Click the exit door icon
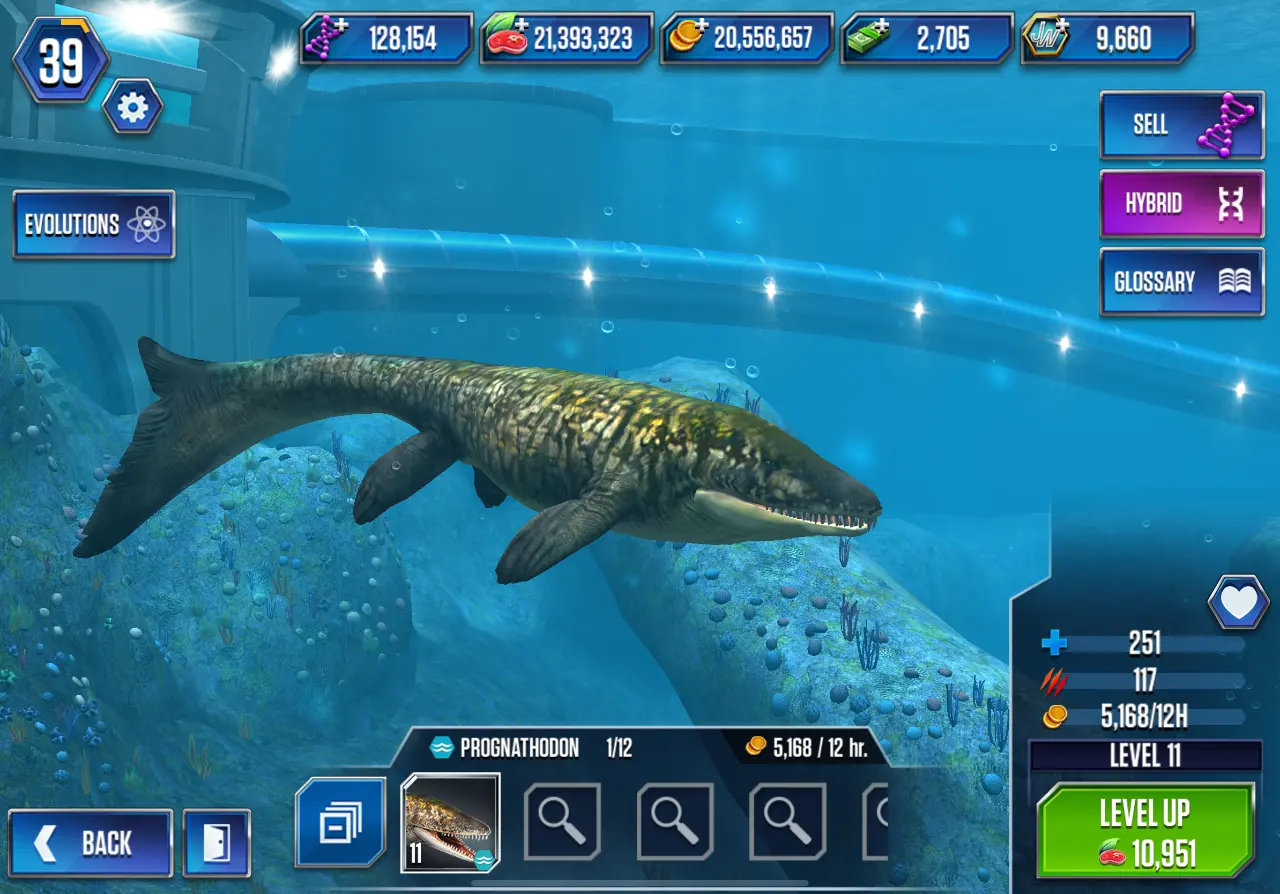Viewport: 1280px width, 894px height. pos(216,843)
